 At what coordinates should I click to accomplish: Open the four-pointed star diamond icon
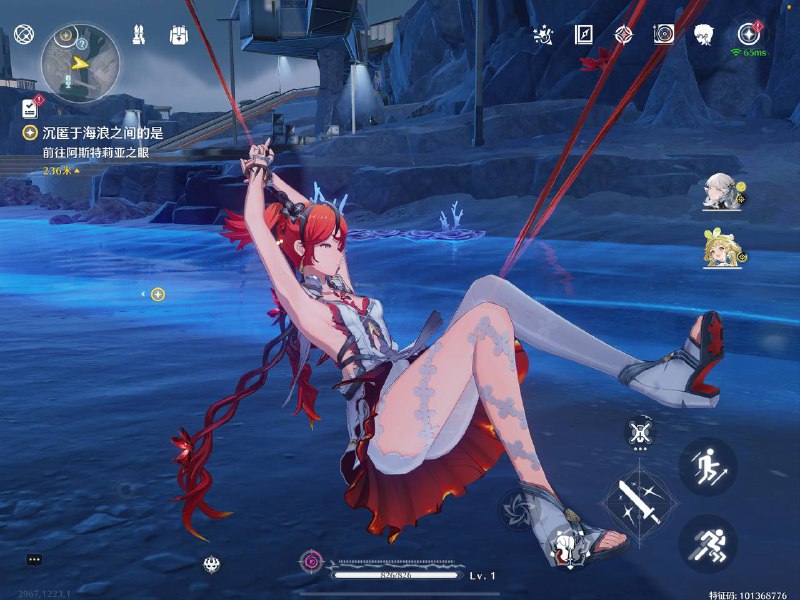click(x=623, y=36)
